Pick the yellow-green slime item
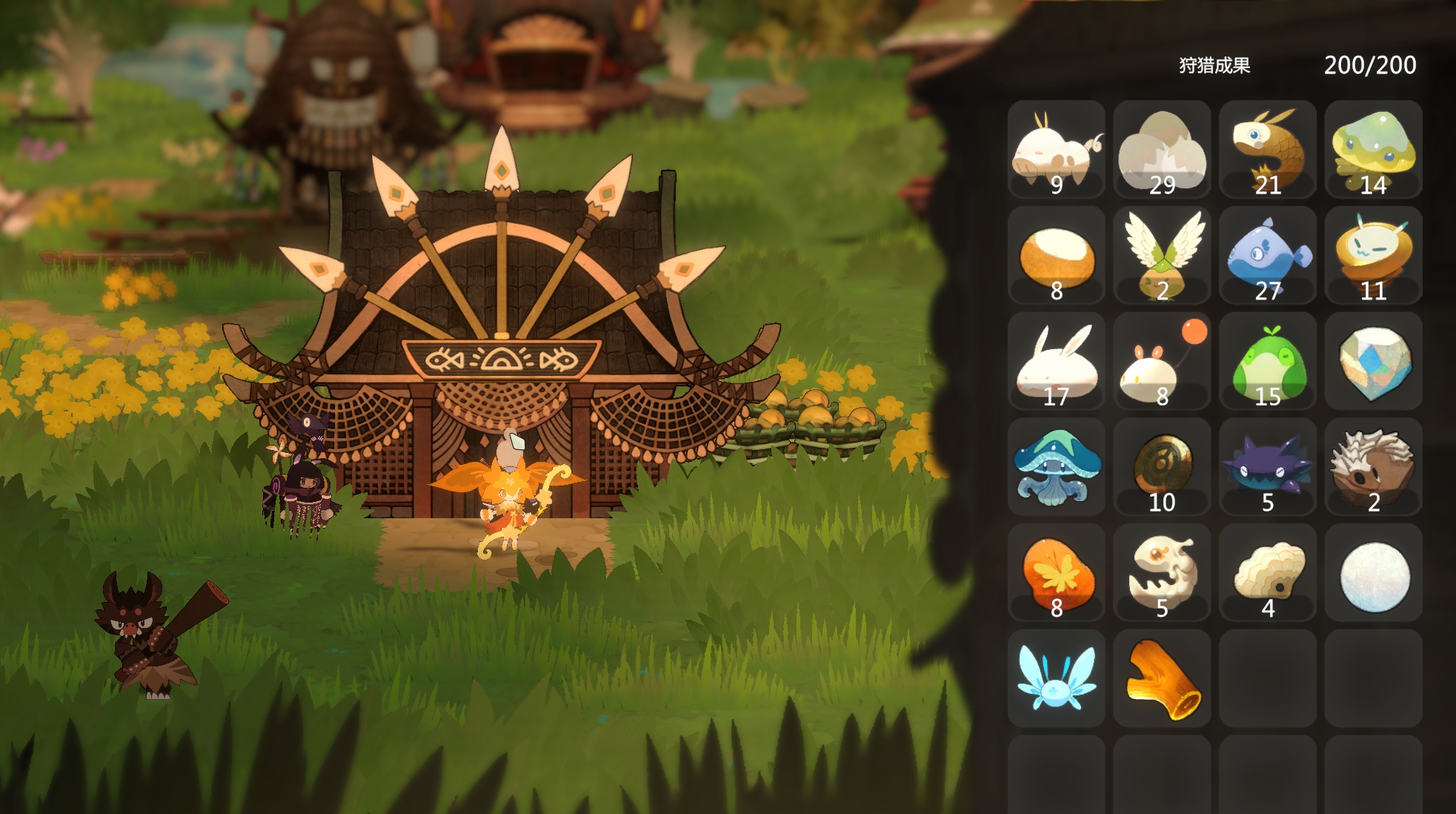 (1373, 150)
